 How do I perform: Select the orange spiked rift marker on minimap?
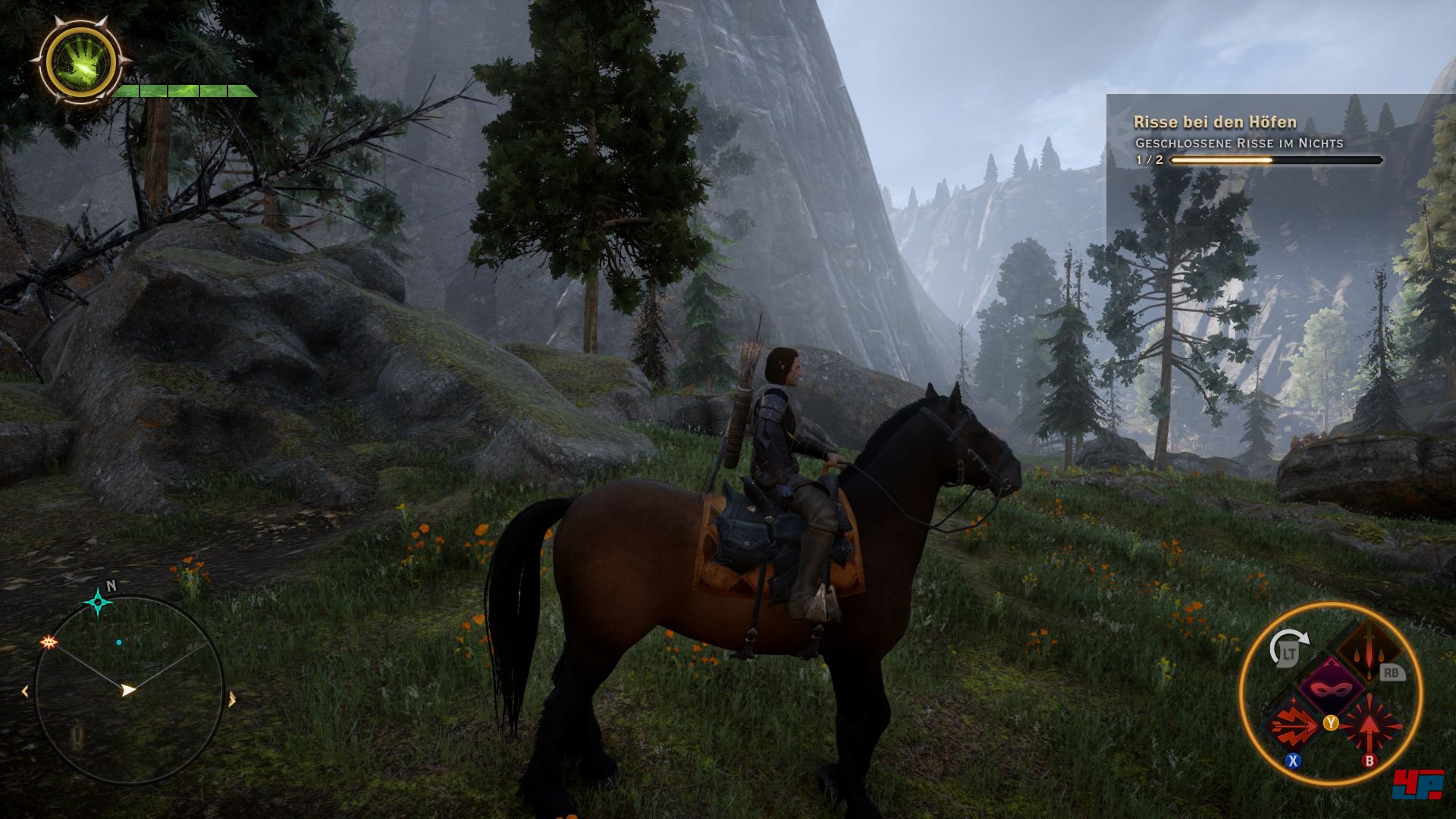tap(49, 642)
